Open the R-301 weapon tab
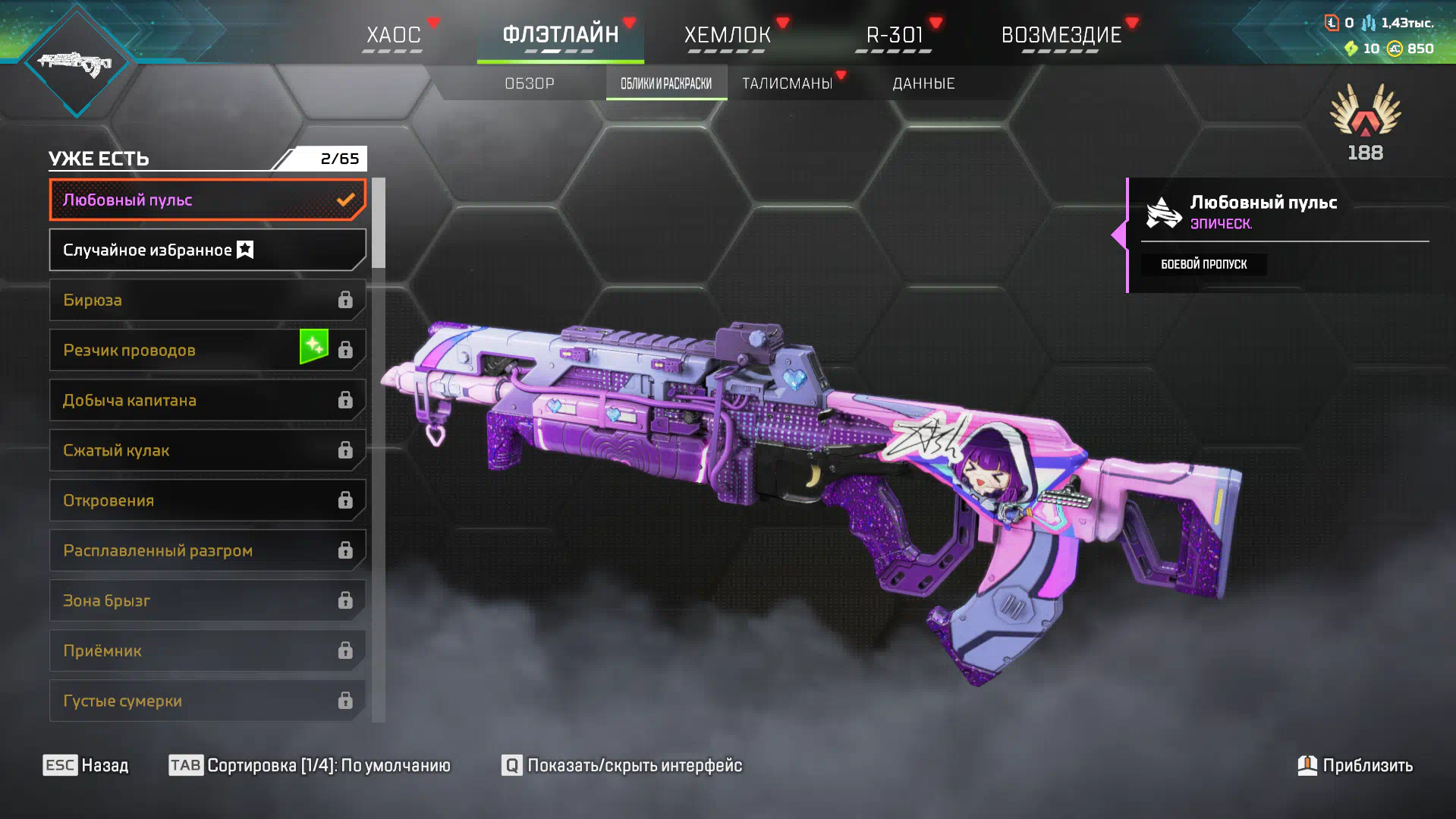1456x819 pixels. [x=895, y=35]
